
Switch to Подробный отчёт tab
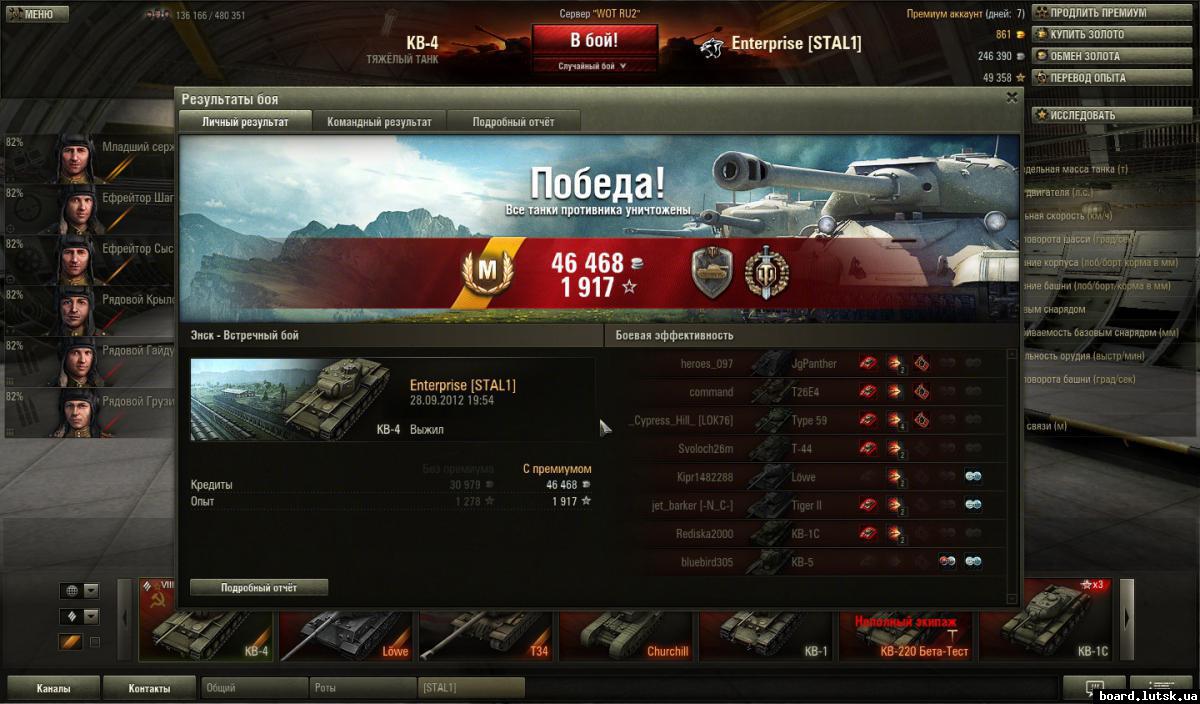(x=513, y=122)
